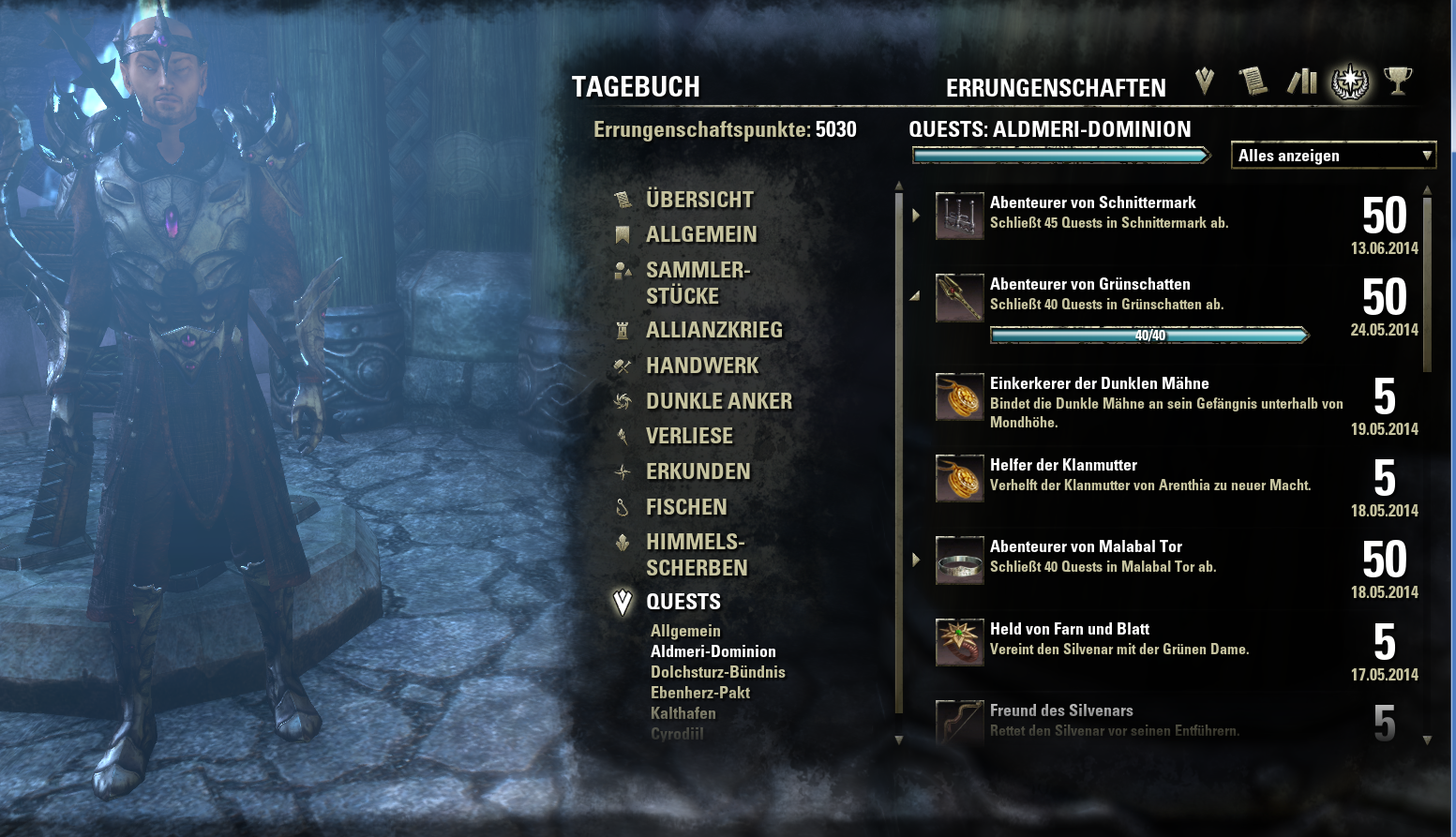Image resolution: width=1456 pixels, height=837 pixels.
Task: Open the Sammlerstücke category
Action: (697, 283)
